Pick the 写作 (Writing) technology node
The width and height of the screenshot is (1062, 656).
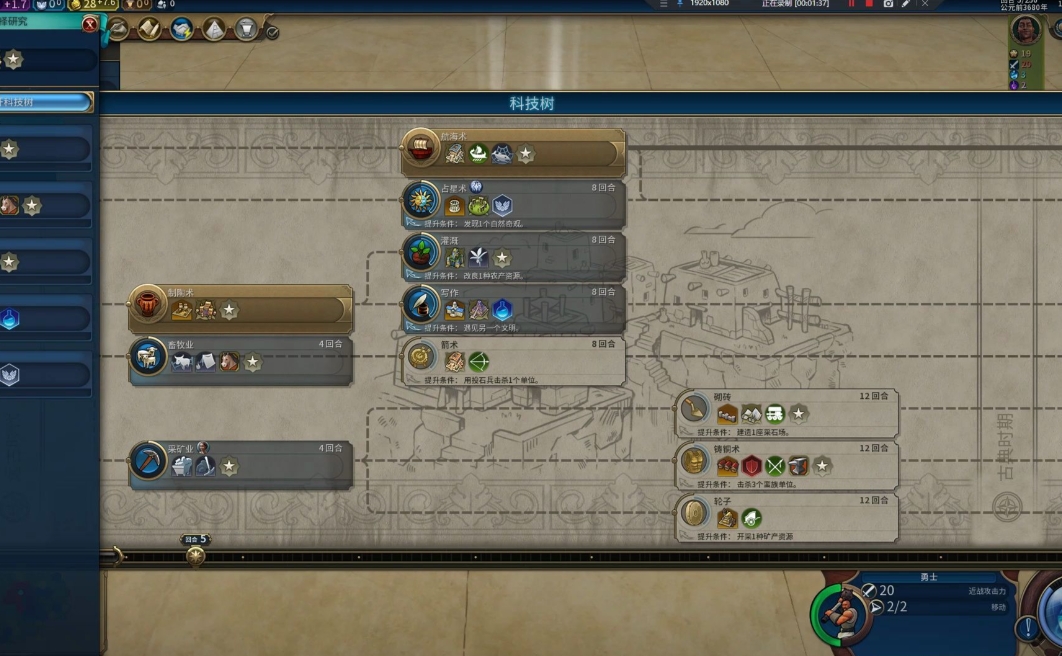pos(513,308)
